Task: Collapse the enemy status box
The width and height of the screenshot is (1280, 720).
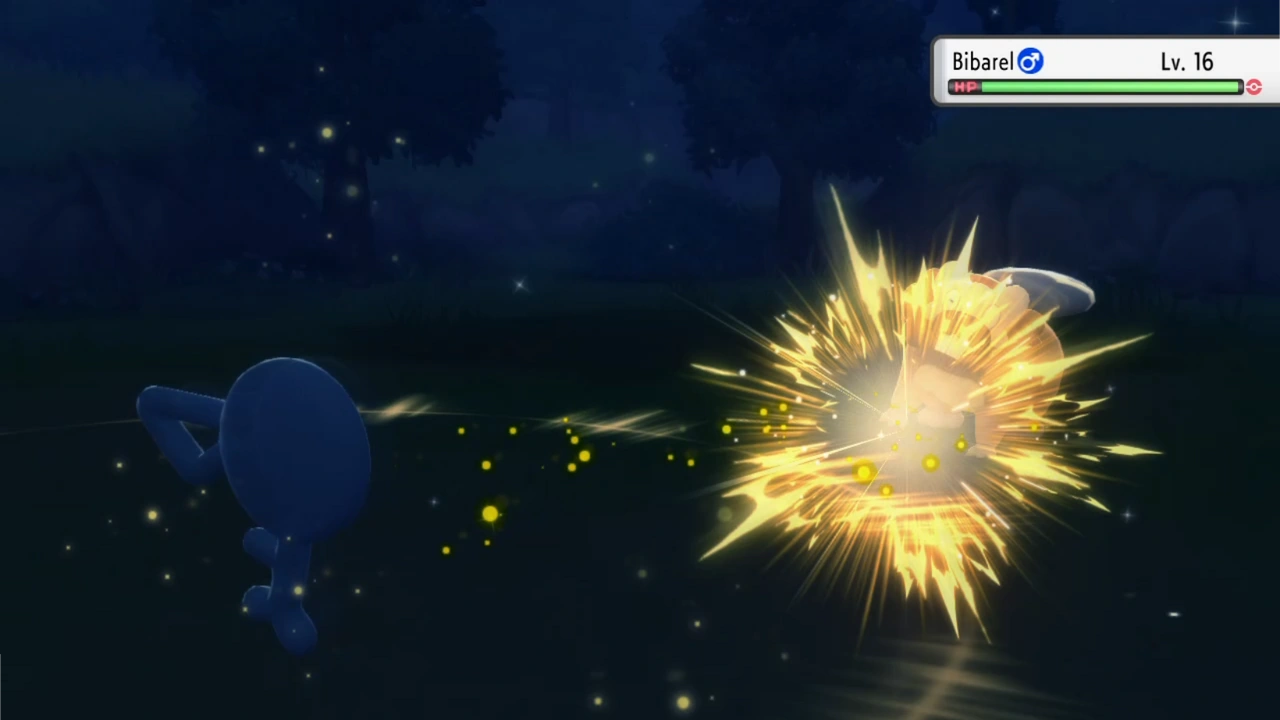Action: pos(1105,70)
